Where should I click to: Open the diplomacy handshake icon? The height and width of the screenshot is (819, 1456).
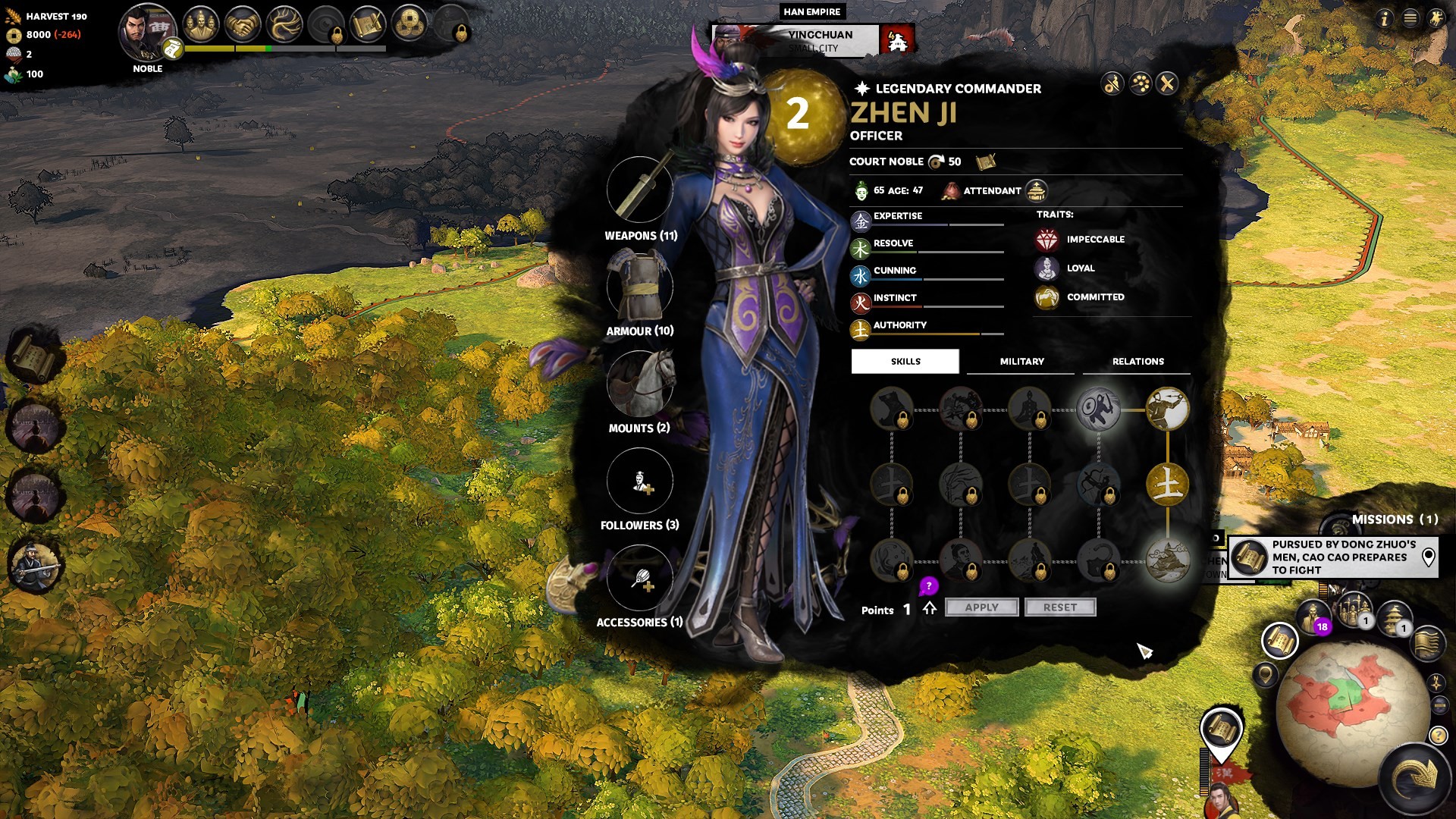click(x=243, y=26)
